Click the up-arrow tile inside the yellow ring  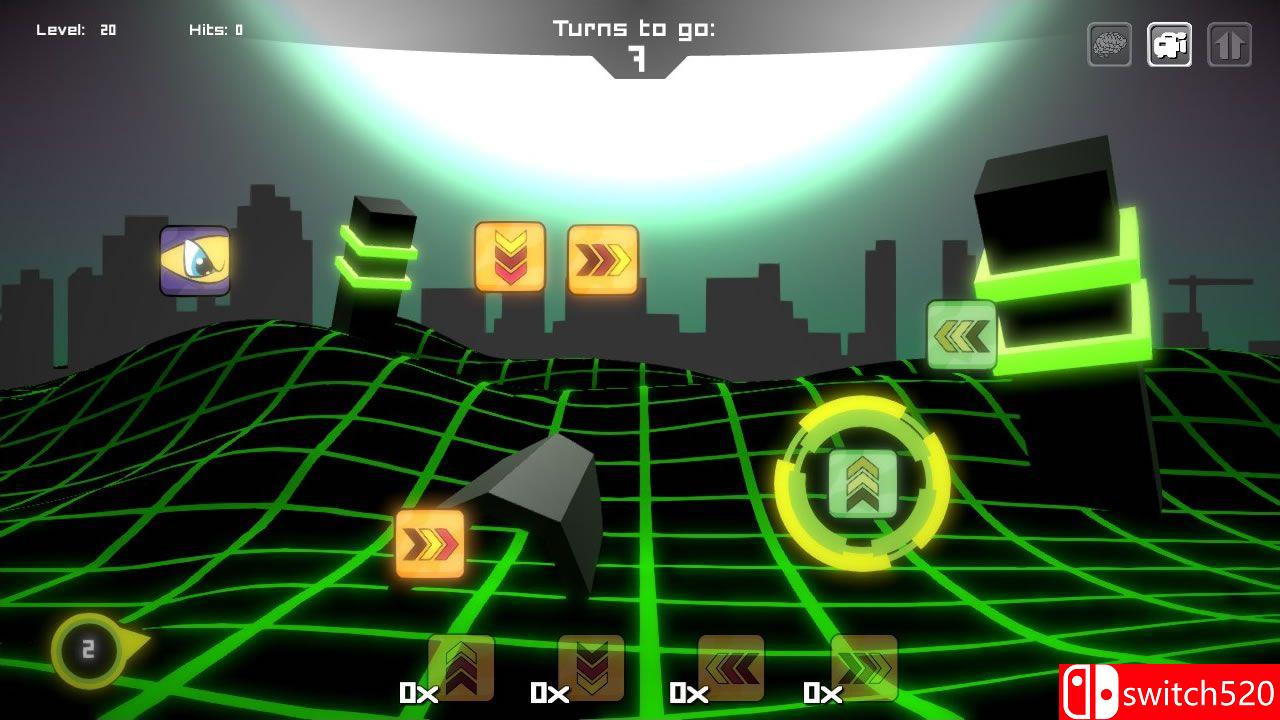click(x=860, y=483)
